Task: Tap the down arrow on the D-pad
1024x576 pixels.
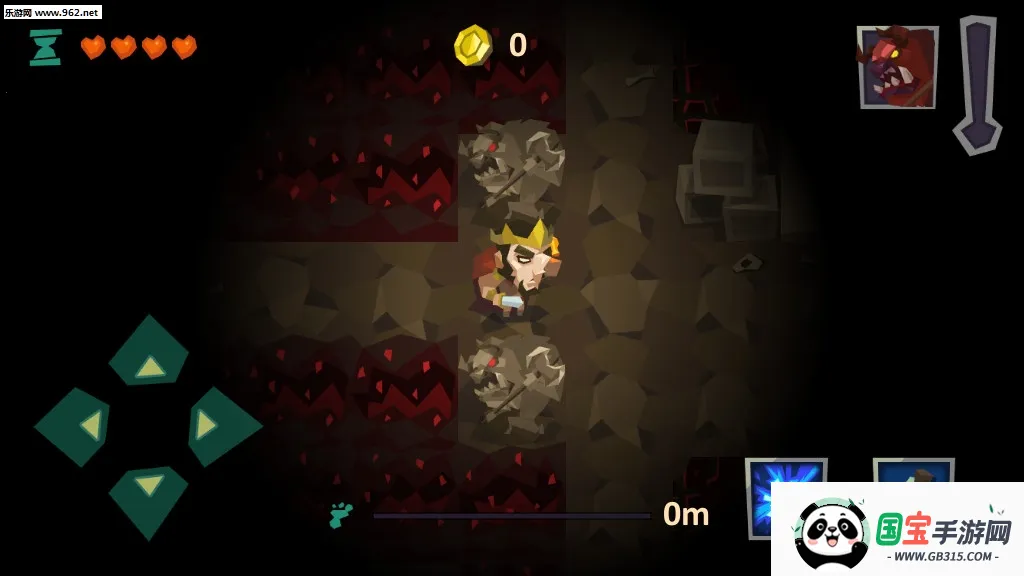Action: click(x=149, y=497)
